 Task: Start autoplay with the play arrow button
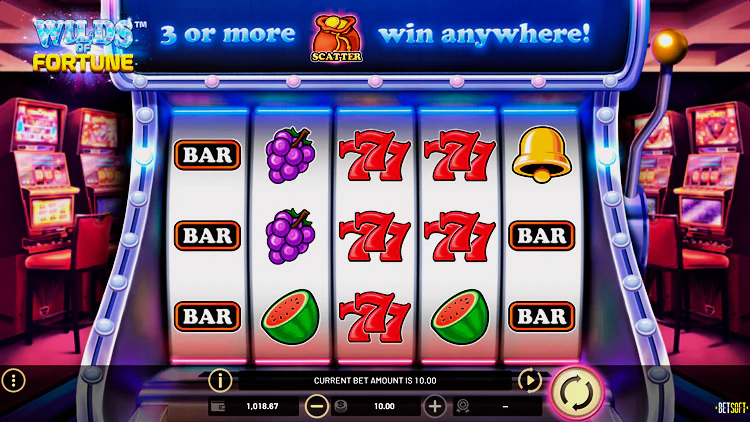coord(530,380)
